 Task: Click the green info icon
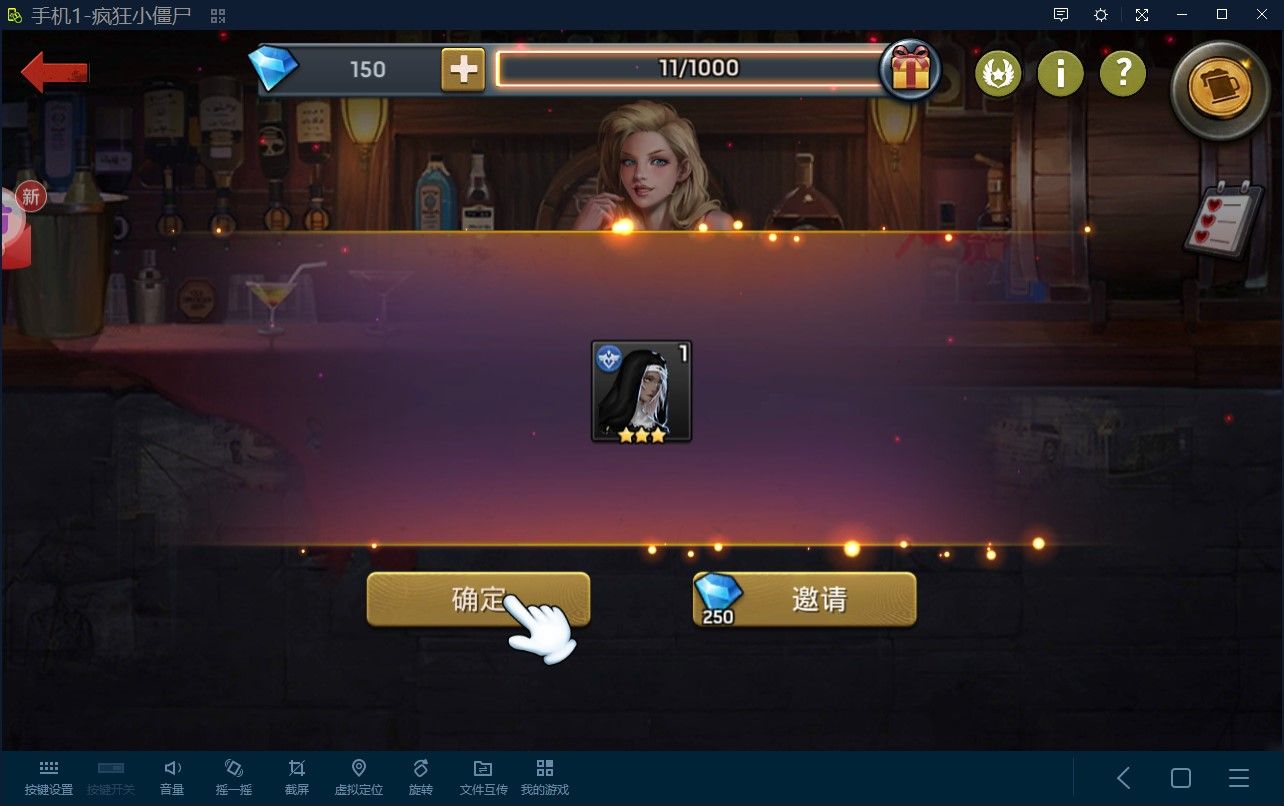click(1060, 72)
